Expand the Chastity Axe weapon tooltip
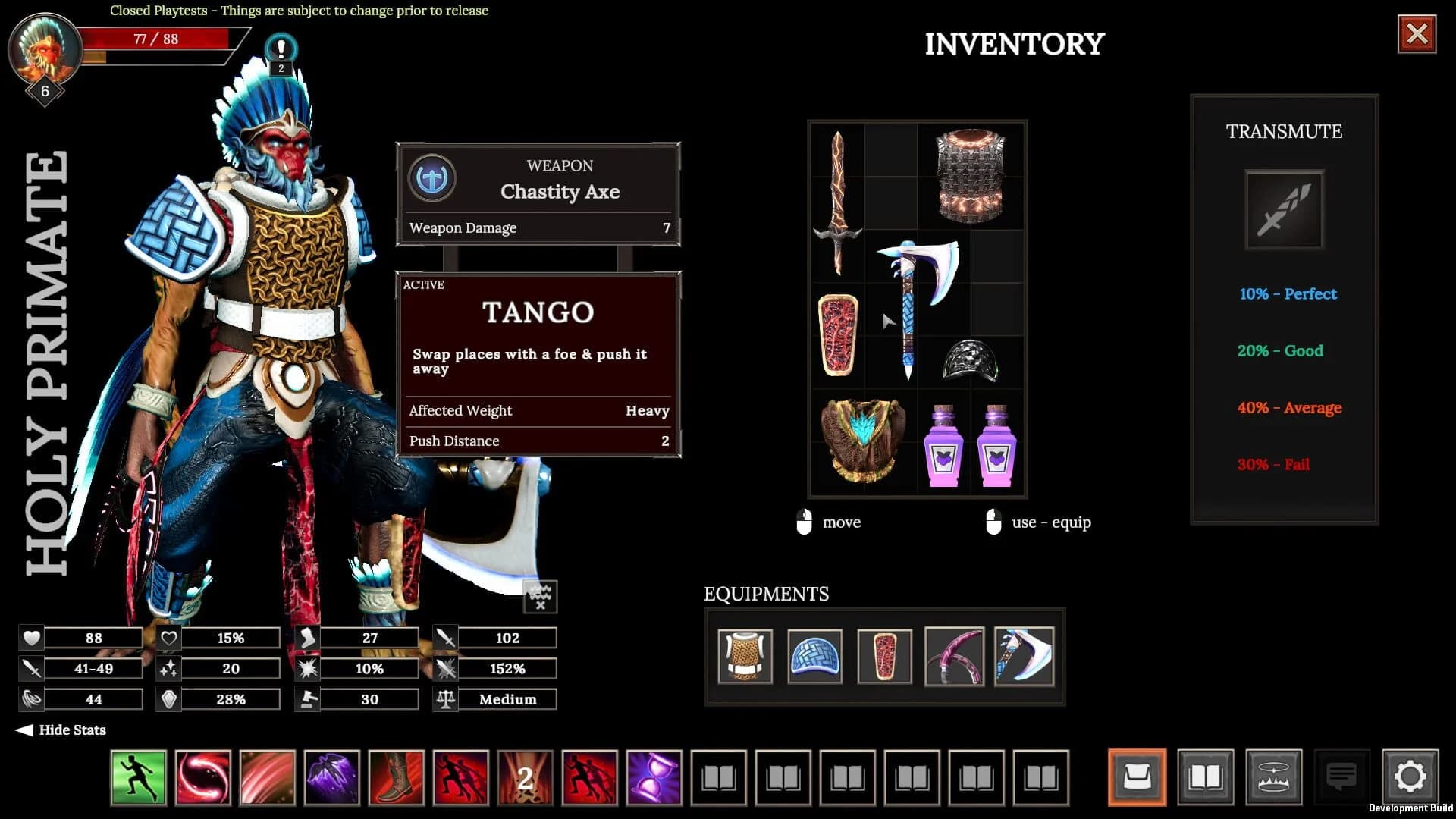 point(561,192)
